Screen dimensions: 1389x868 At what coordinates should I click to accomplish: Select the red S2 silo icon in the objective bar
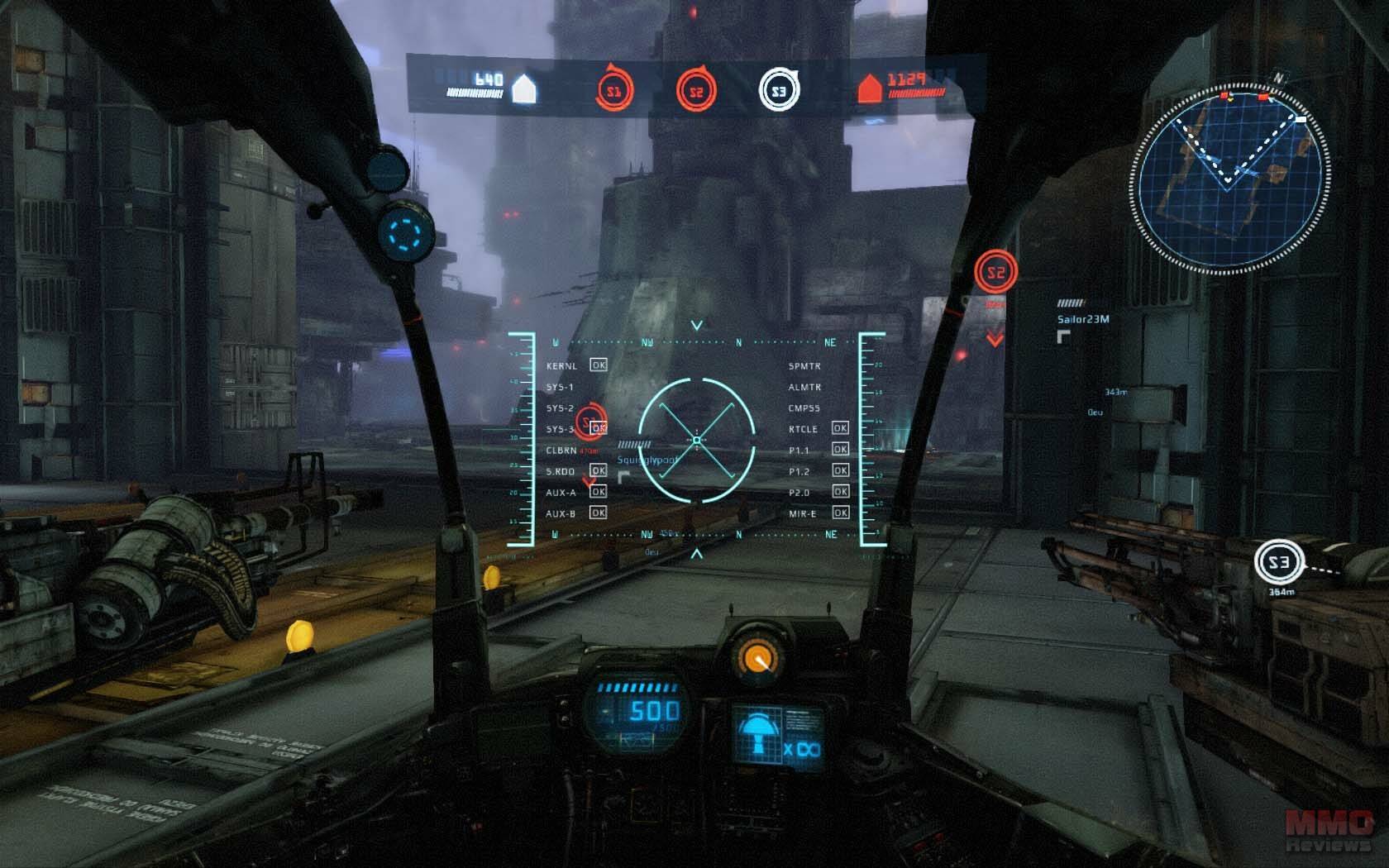[696, 91]
